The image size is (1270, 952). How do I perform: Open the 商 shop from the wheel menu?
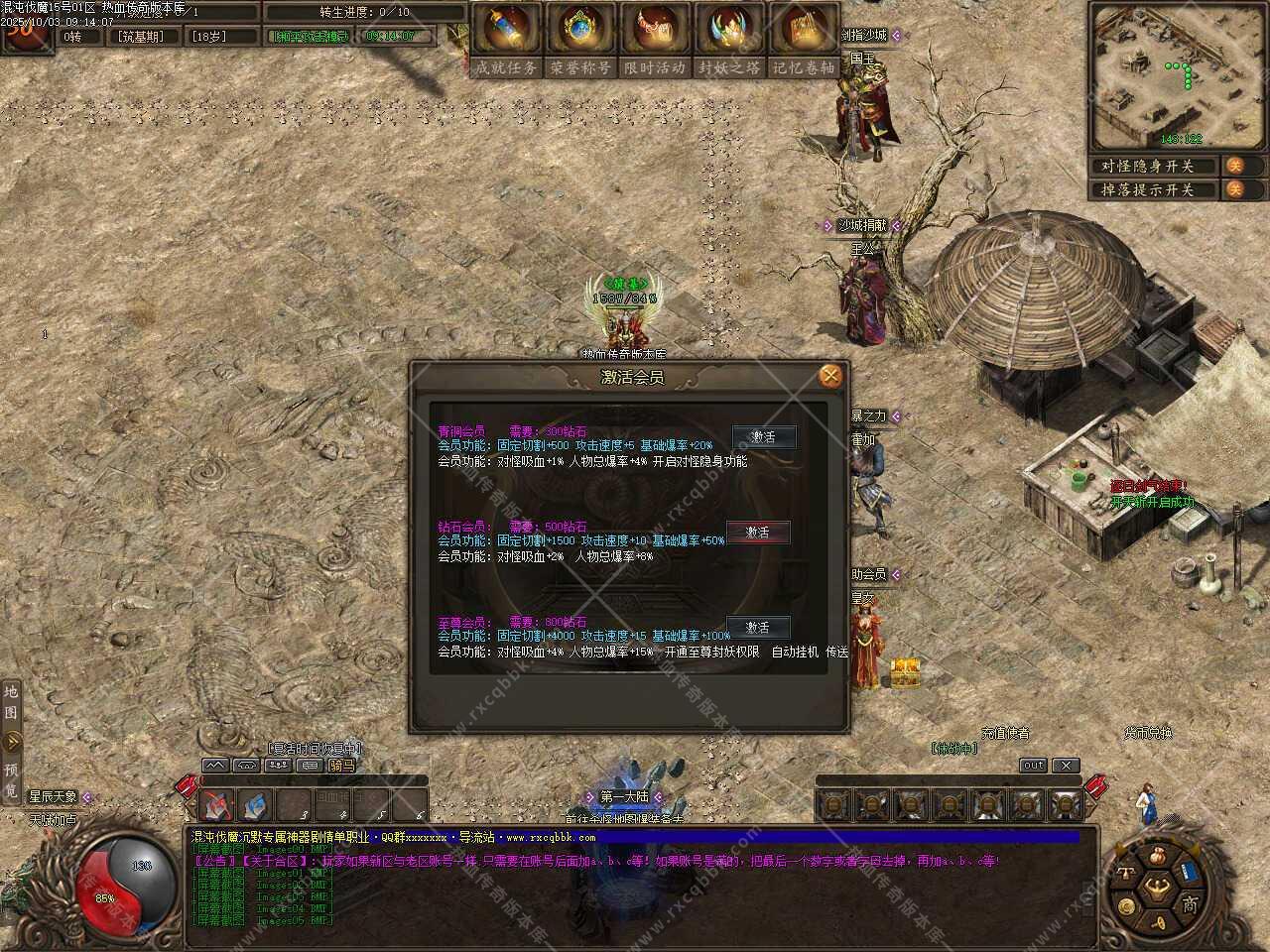(1189, 903)
